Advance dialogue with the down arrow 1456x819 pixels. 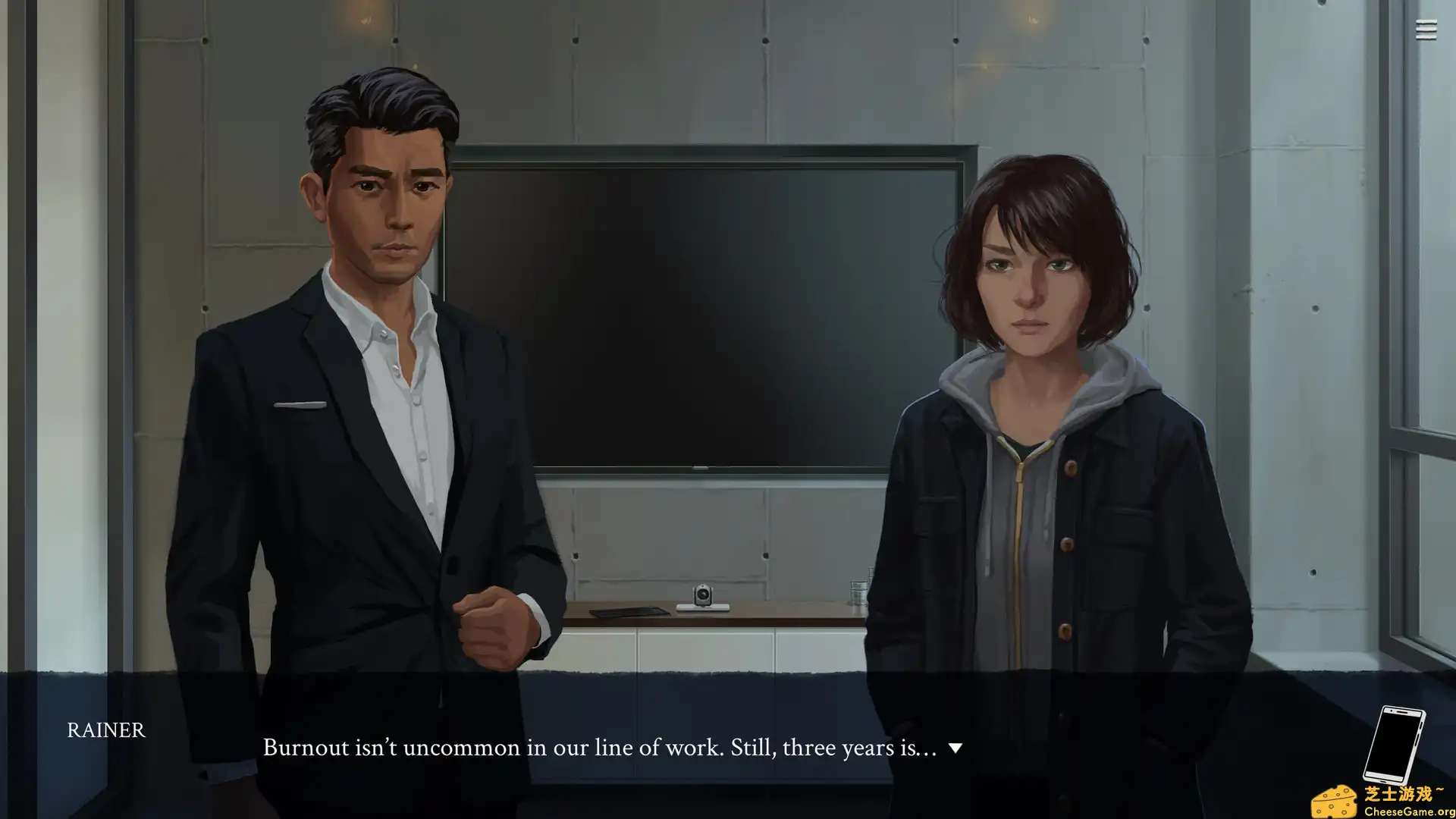pos(955,748)
